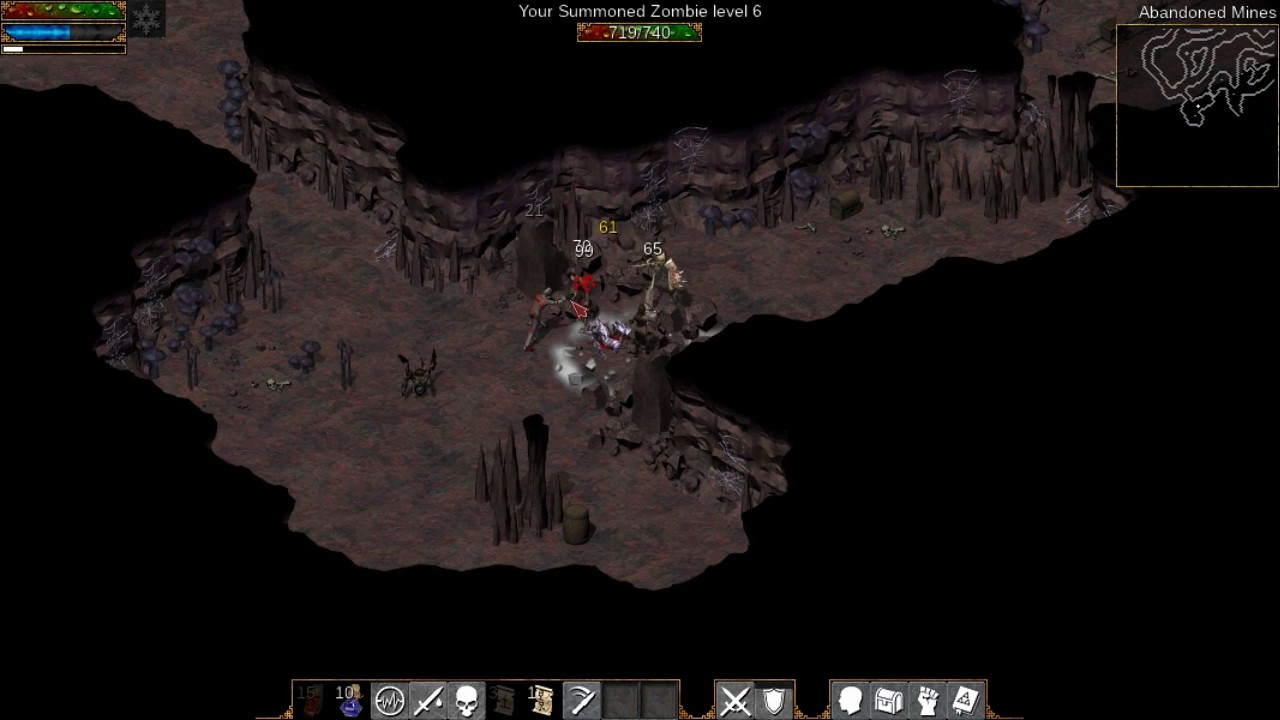Use the red potion in the hotbar
This screenshot has width=1280, height=720.
coord(312,700)
